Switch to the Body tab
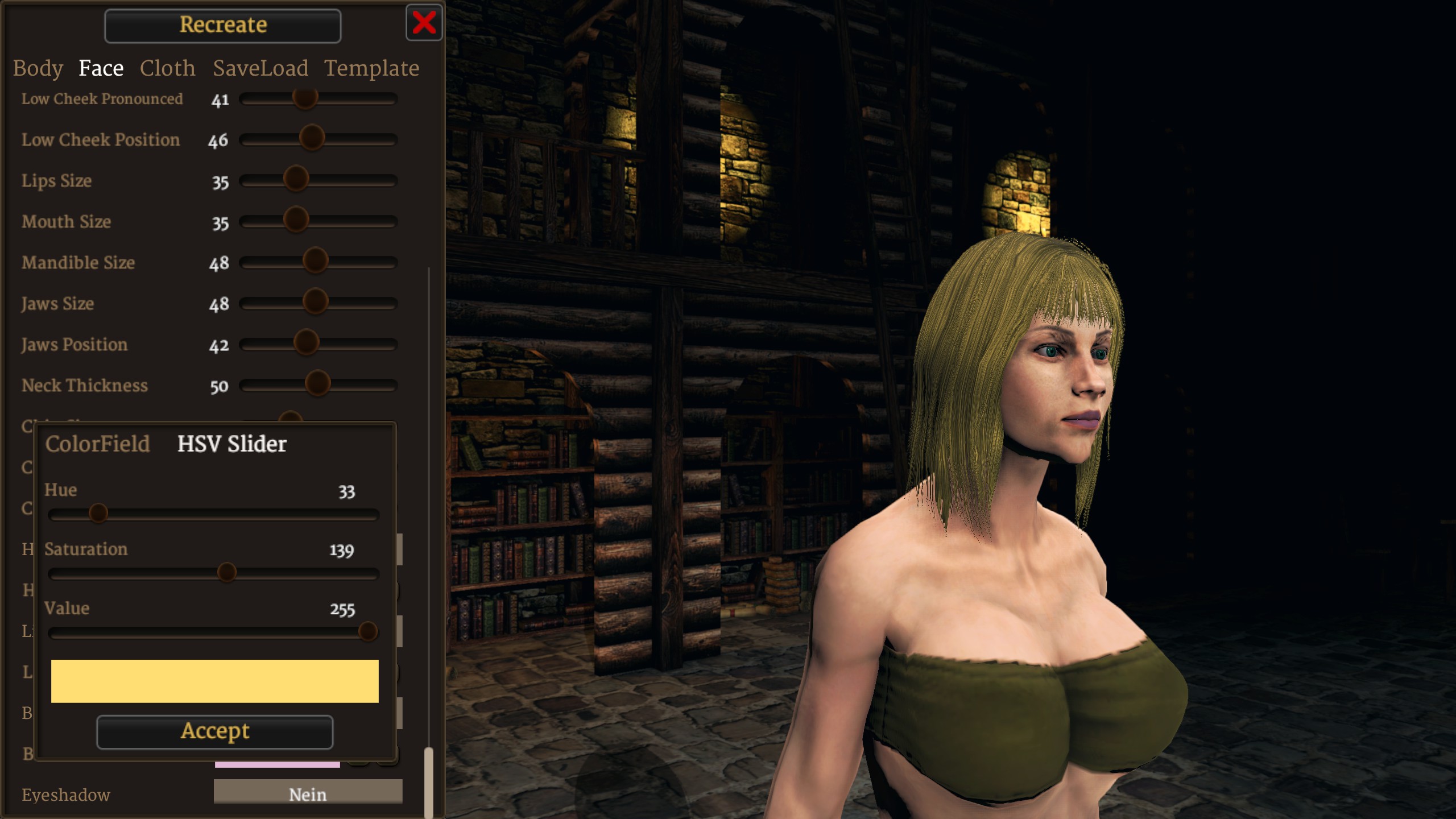The height and width of the screenshot is (819, 1456). 38,68
